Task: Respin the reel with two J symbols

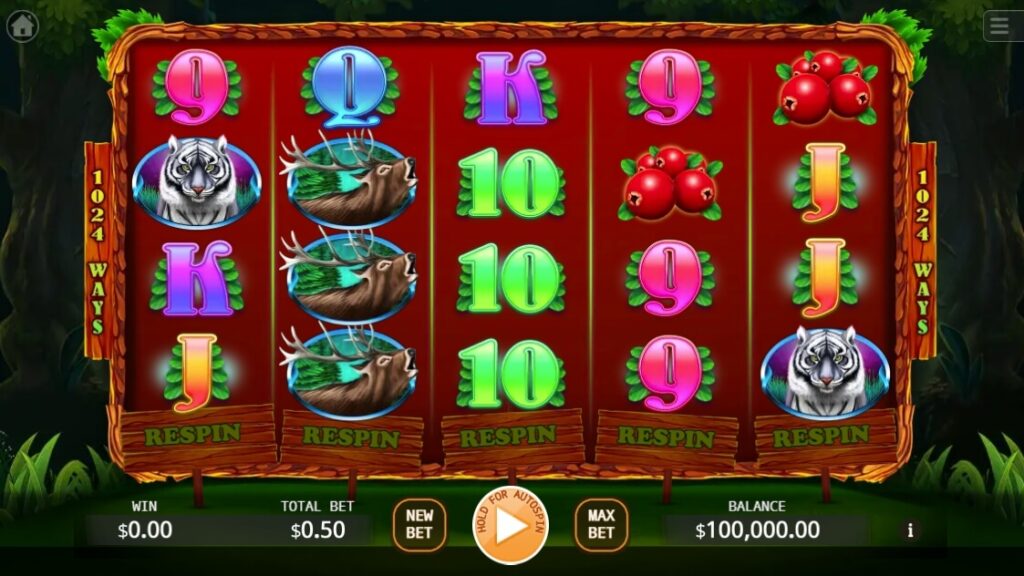Action: (821, 436)
